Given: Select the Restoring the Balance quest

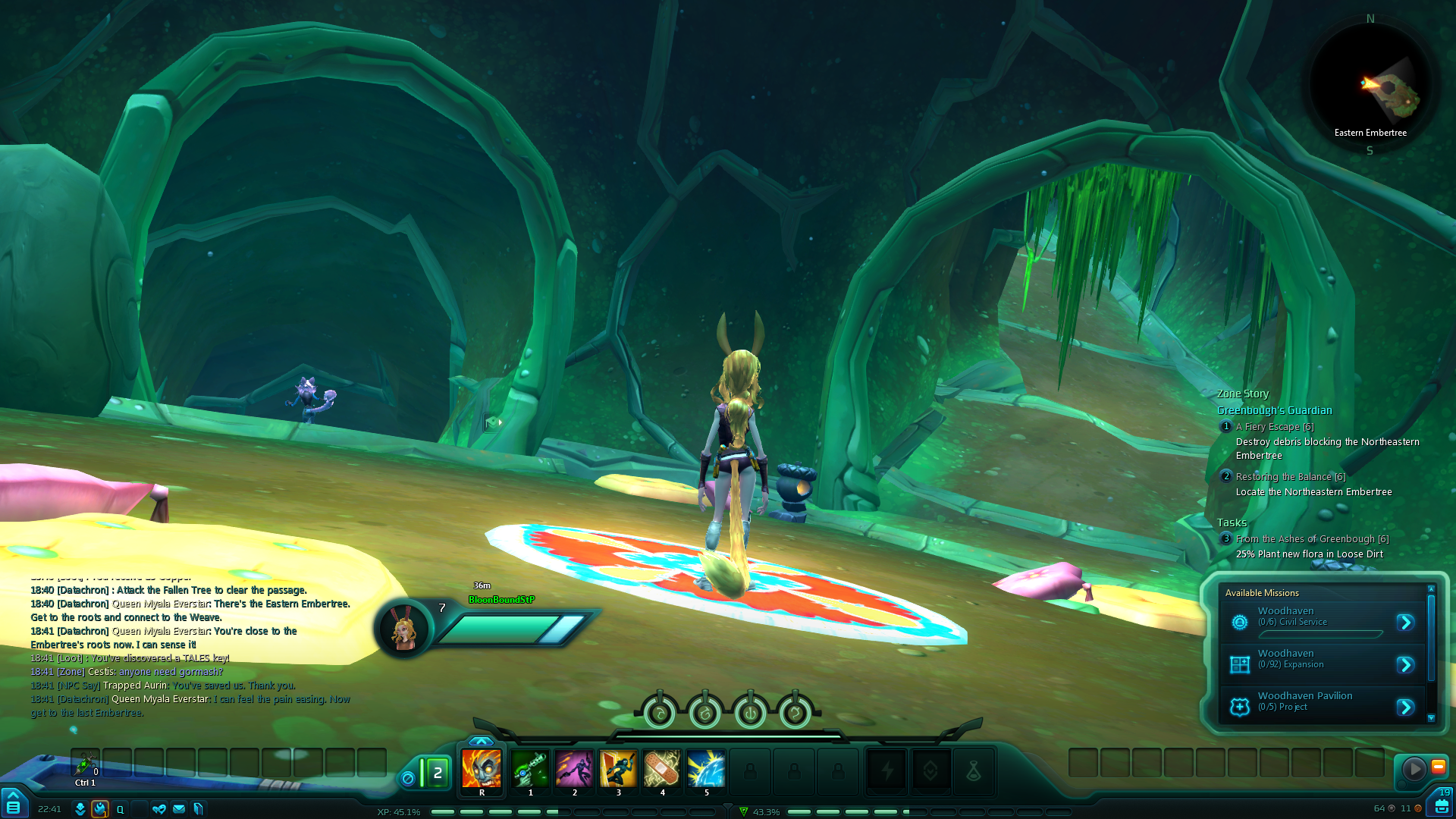Looking at the screenshot, I should point(1290,477).
